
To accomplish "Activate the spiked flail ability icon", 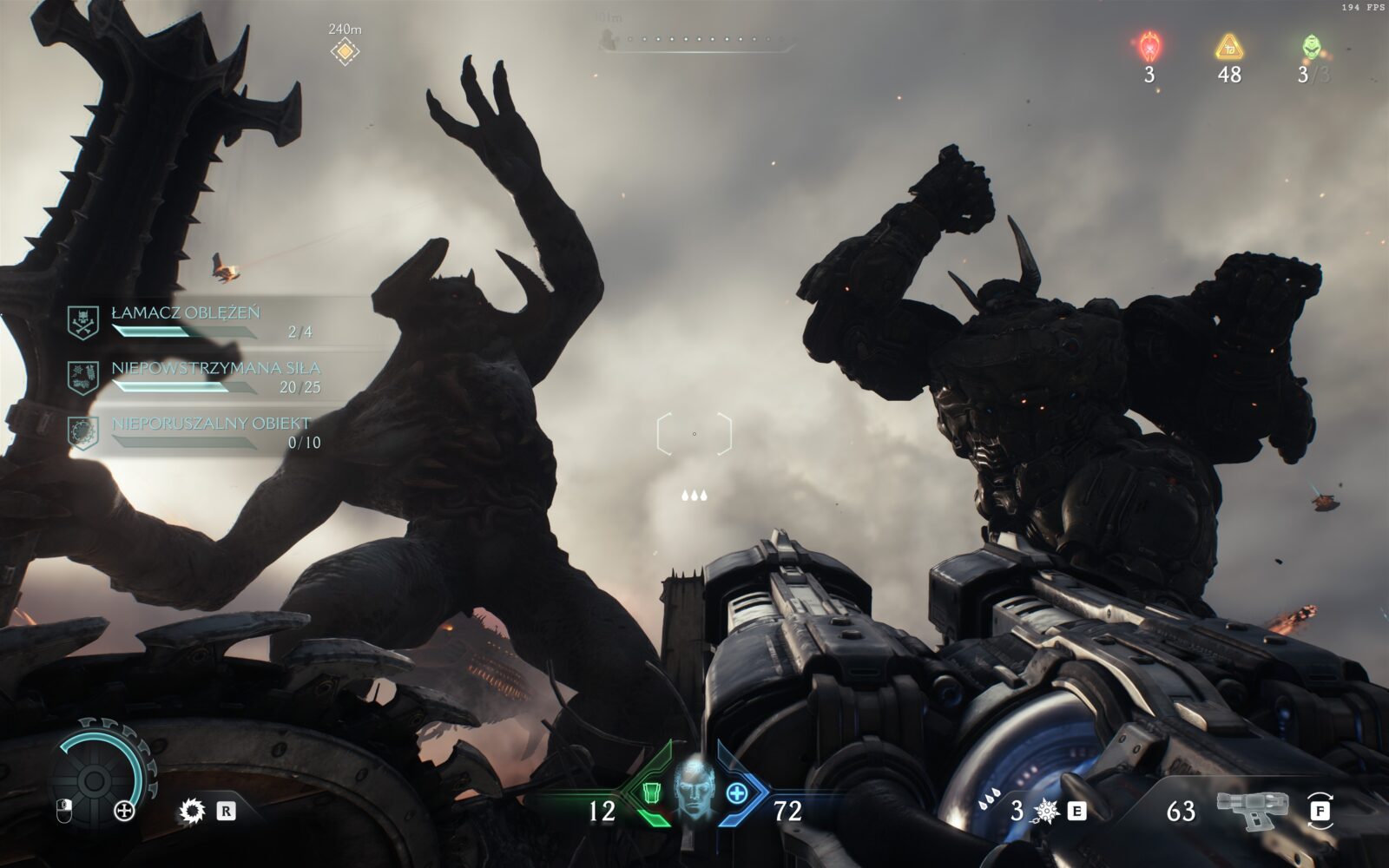I will 1047,811.
